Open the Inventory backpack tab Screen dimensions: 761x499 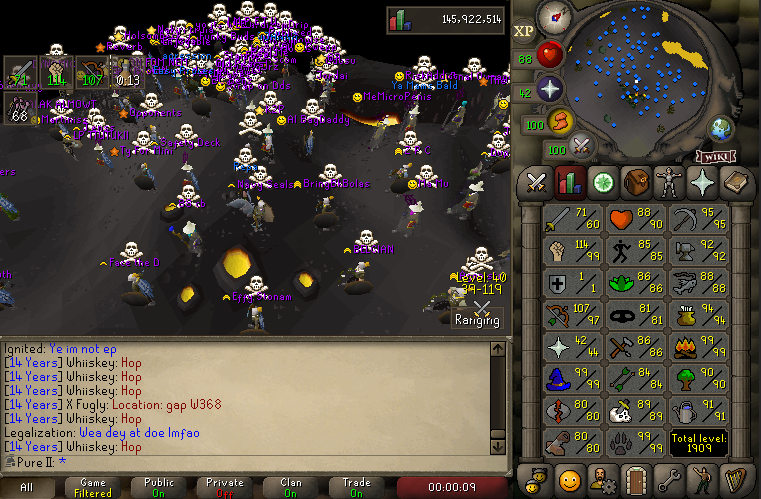(x=636, y=183)
